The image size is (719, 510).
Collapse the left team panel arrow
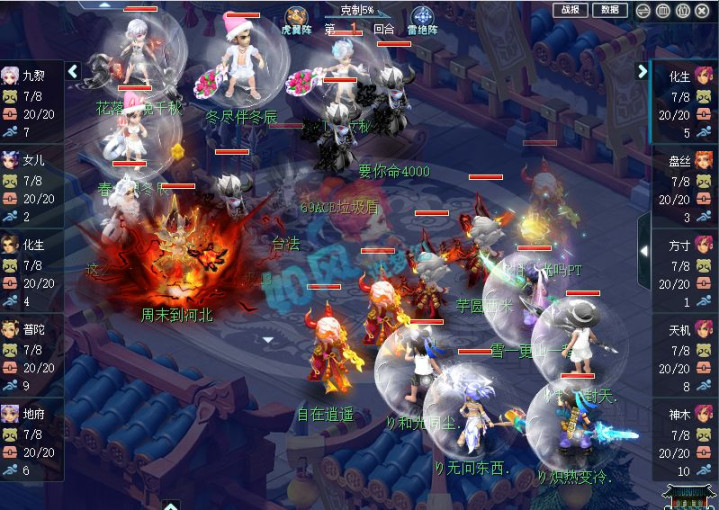[x=72, y=72]
